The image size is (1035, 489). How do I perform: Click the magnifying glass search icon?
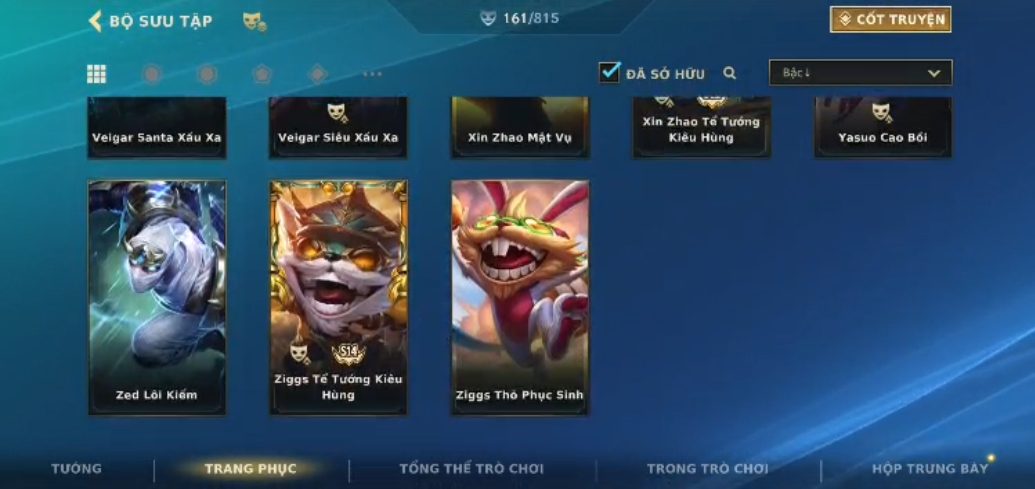click(x=730, y=73)
